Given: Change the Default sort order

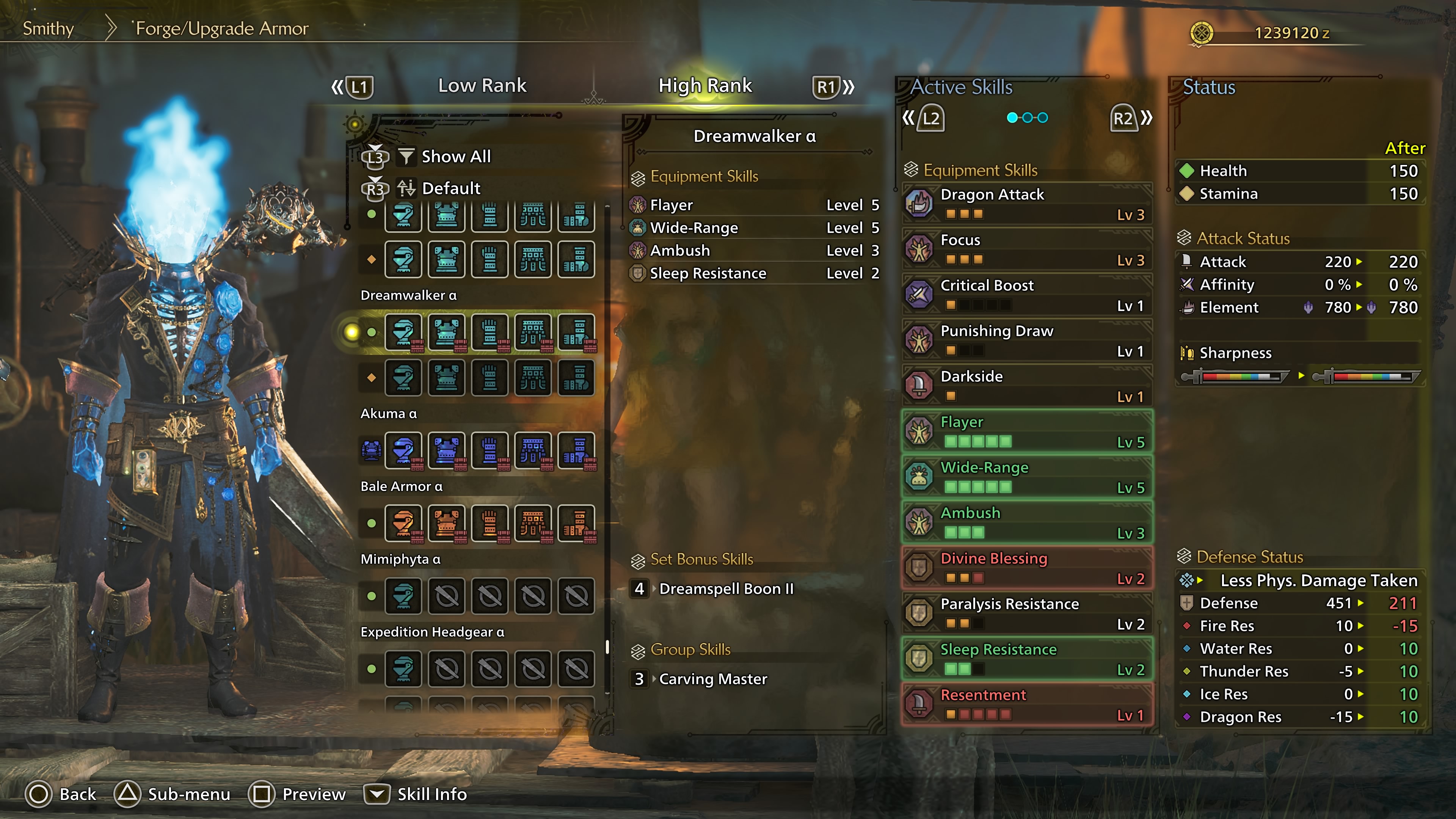Looking at the screenshot, I should 450,188.
